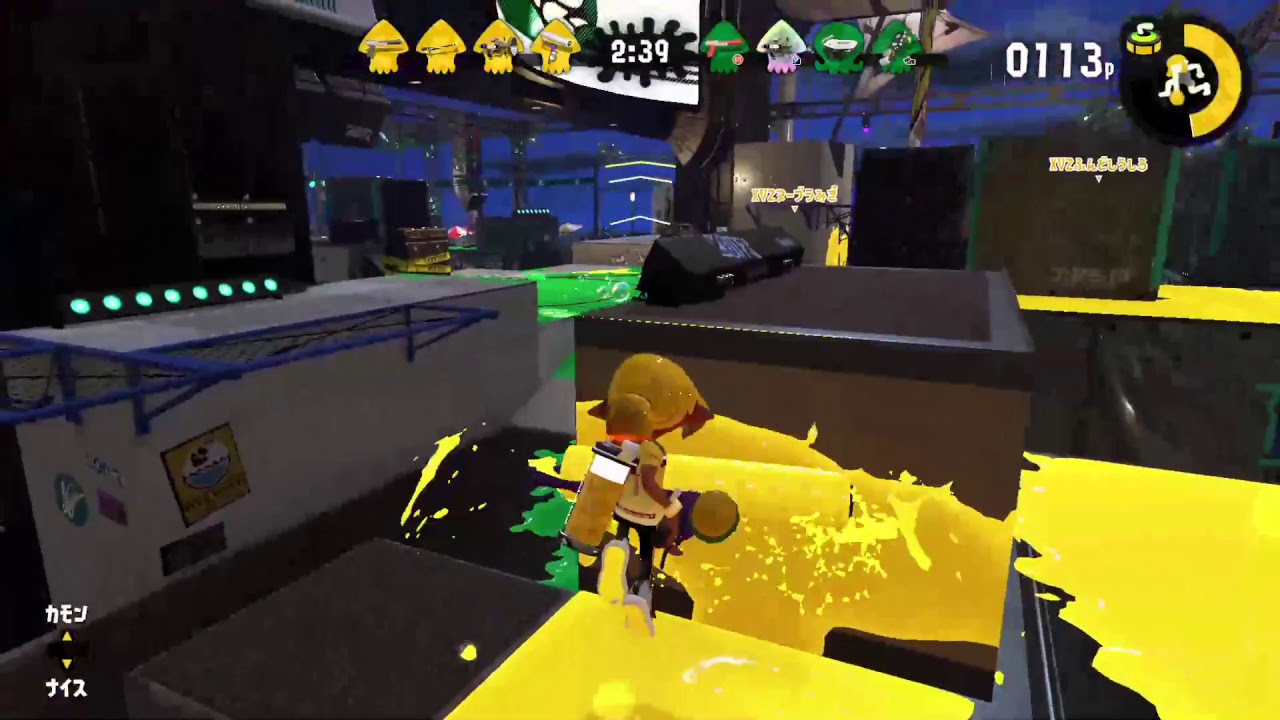This screenshot has width=1280, height=720.
Task: Click the Ink Storm special weapon icon
Action: 1144,42
